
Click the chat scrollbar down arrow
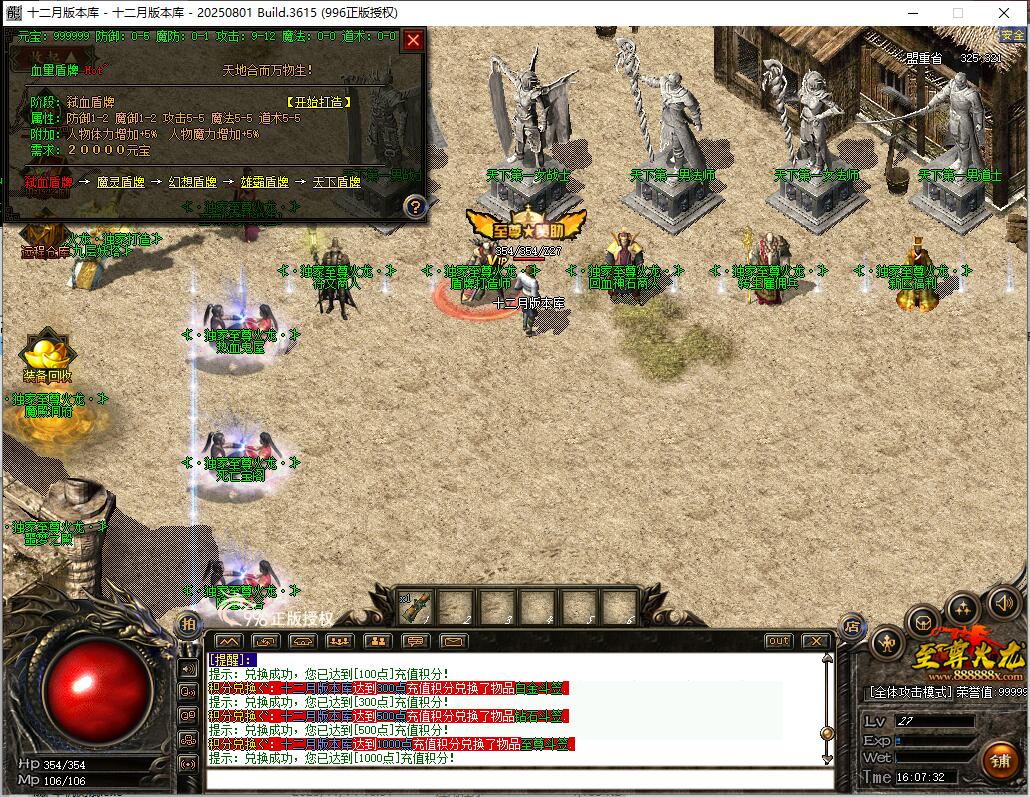pos(827,759)
